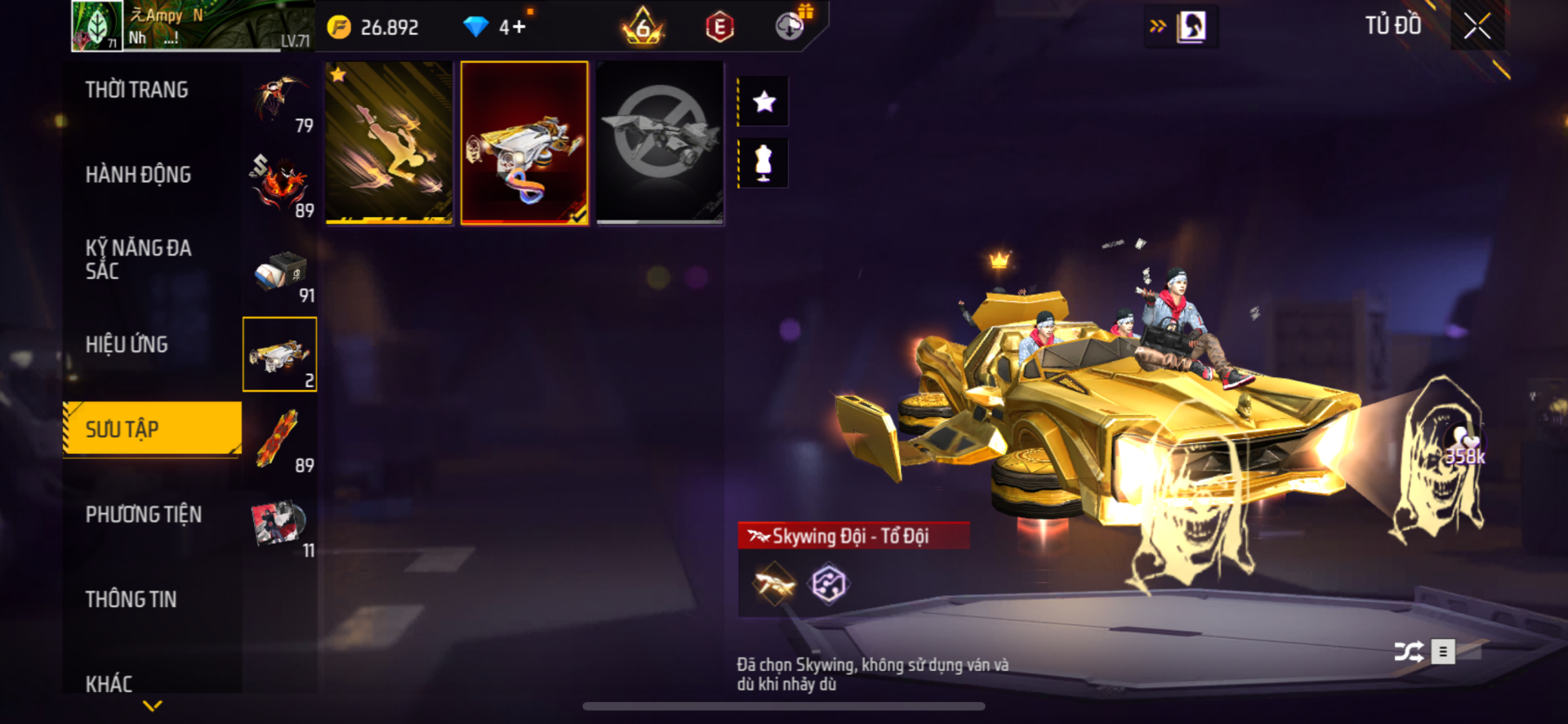Tap the shuffle random icon
The width and height of the screenshot is (1568, 724).
pos(1408,651)
